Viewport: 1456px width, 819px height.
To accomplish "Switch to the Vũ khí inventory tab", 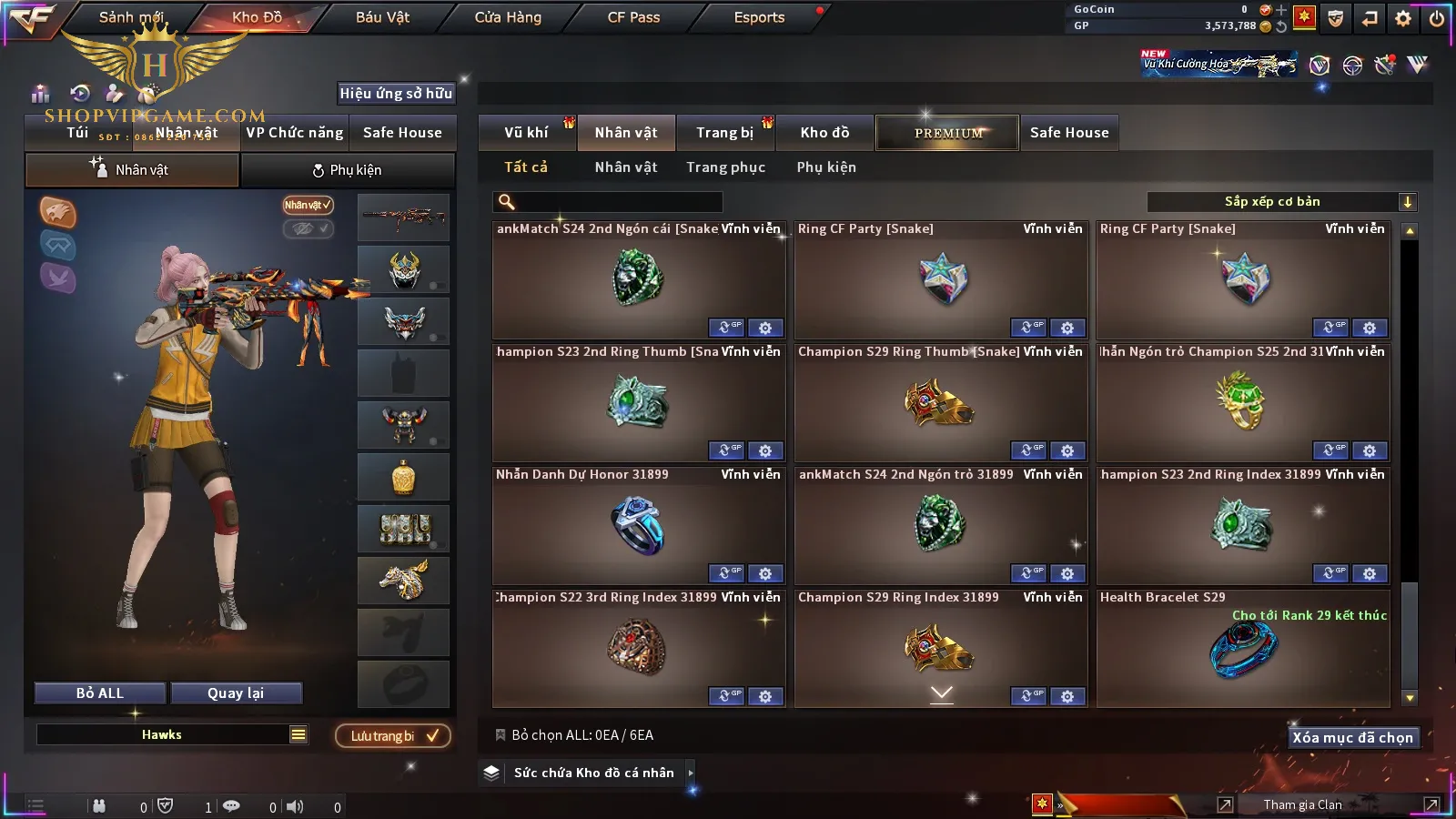I will (x=526, y=133).
